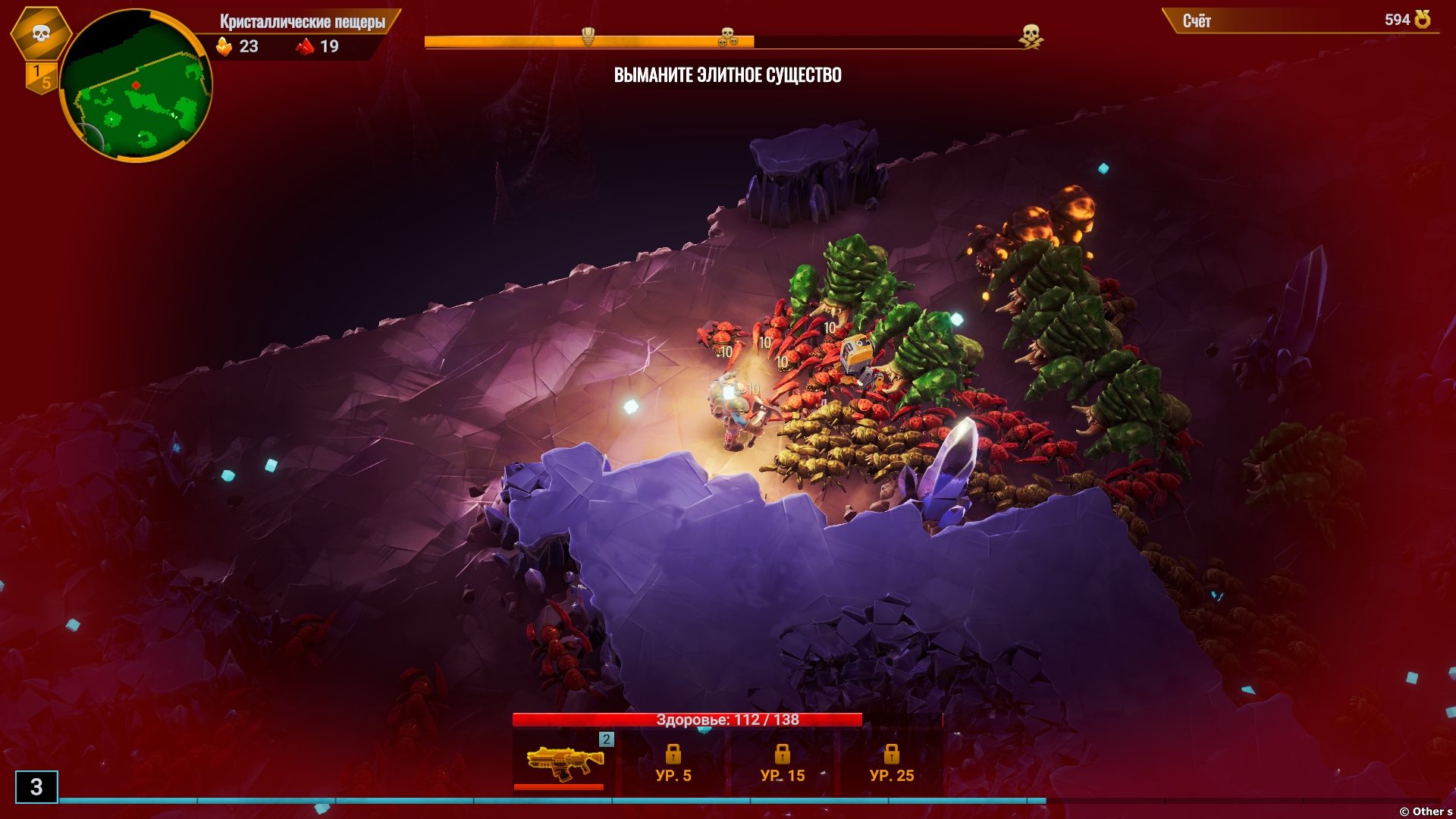Click the final boss skull on the progress bar
The width and height of the screenshot is (1456, 819).
click(x=1031, y=35)
